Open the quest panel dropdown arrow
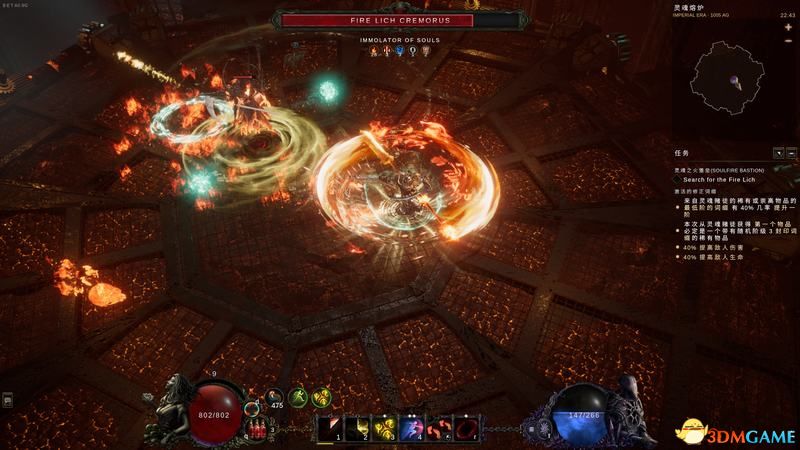800x450 pixels. pyautogui.click(x=777, y=153)
